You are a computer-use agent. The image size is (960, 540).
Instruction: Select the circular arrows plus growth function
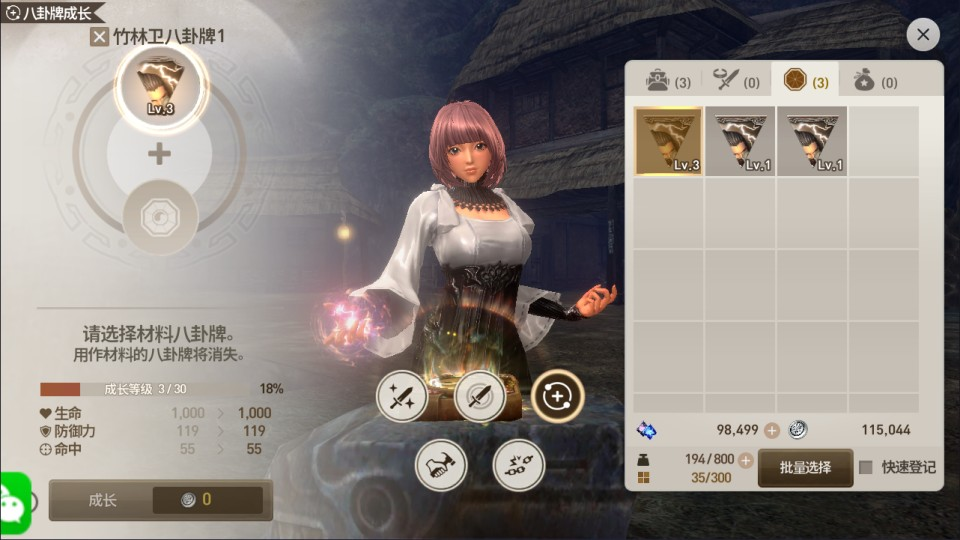coord(557,397)
